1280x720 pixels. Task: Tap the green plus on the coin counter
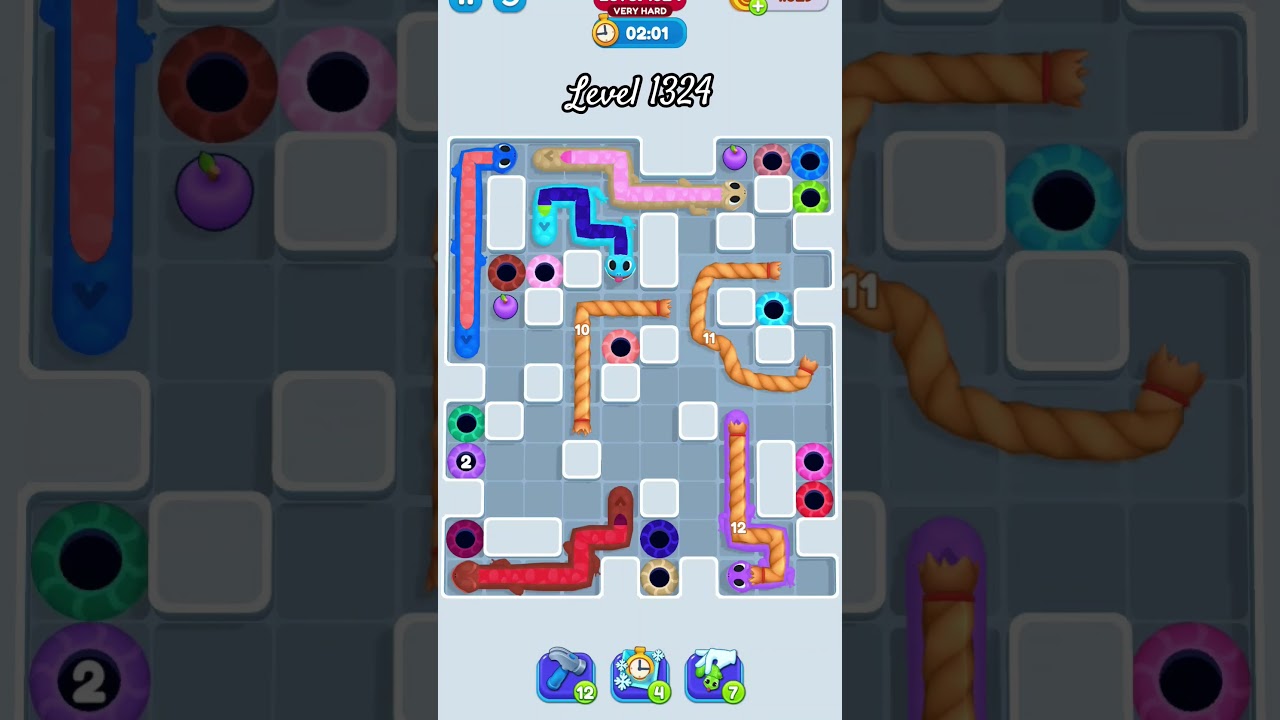pos(756,4)
